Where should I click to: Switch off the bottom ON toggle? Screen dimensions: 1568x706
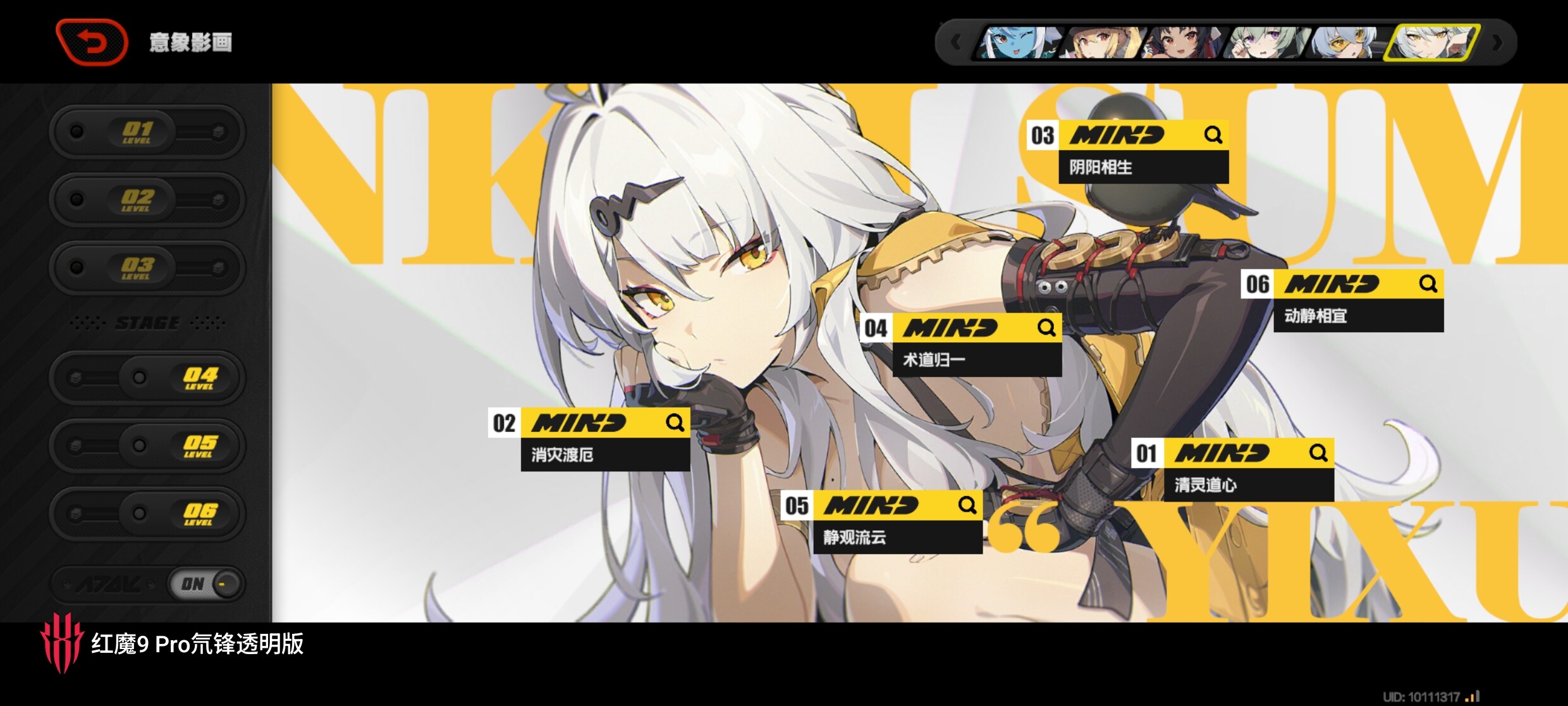[205, 583]
